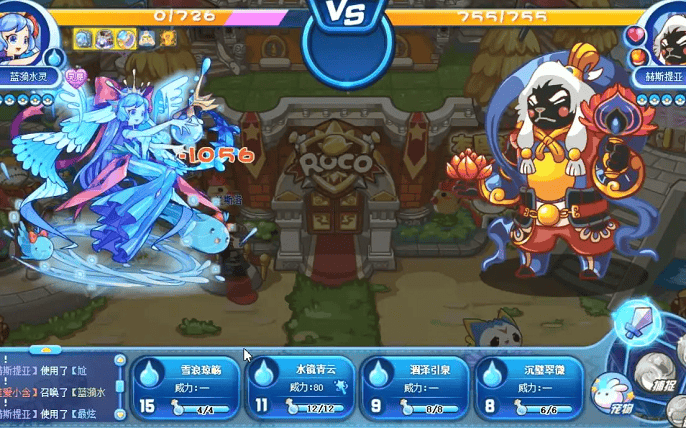Select the 水镜青云 skill with power 80
This screenshot has width=686, height=428.
click(302, 387)
